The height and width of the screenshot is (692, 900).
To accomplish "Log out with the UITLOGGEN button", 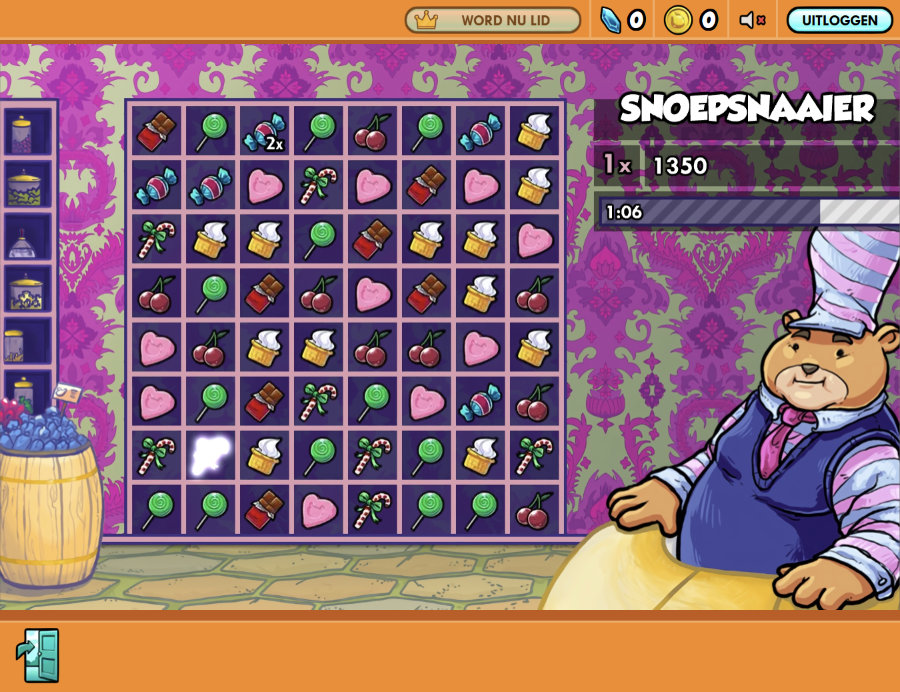I will (x=839, y=20).
